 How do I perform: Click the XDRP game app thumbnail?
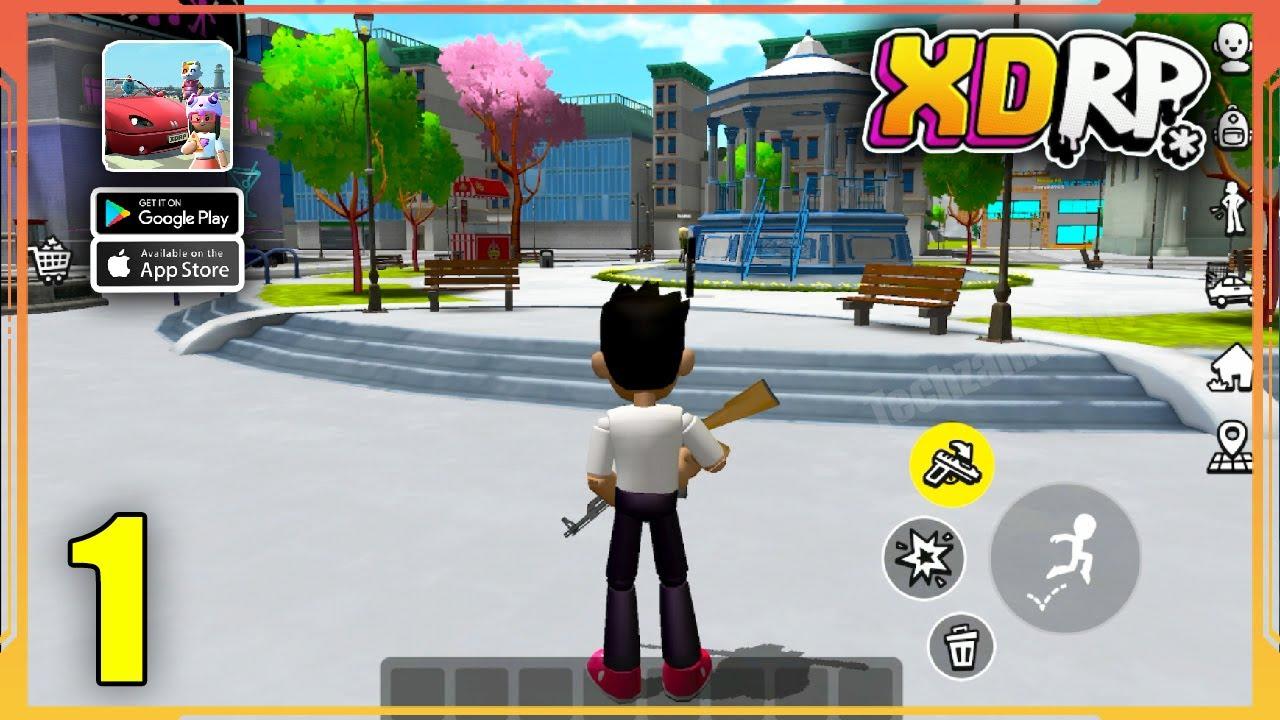[x=167, y=110]
